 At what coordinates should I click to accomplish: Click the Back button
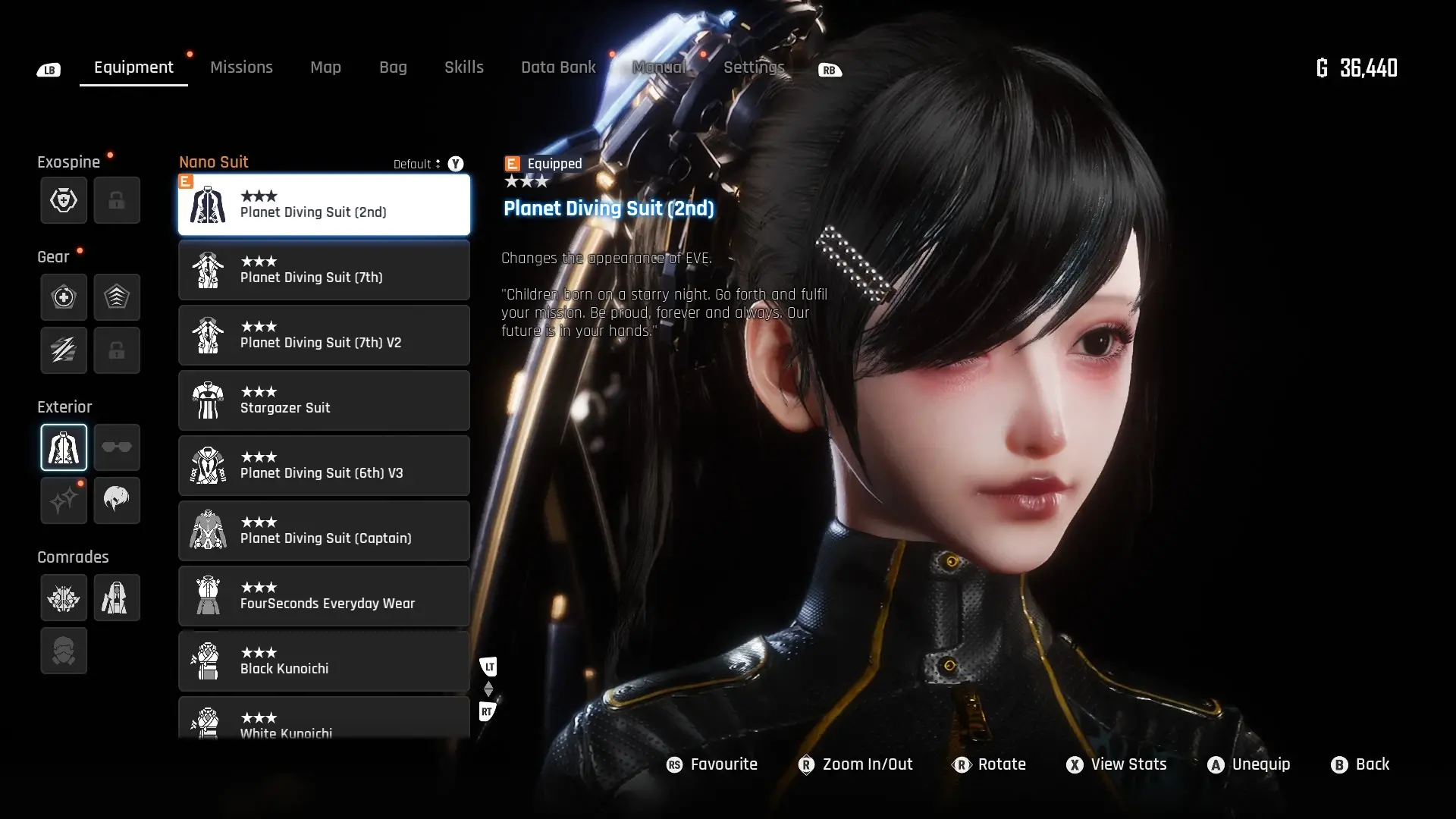coord(1361,764)
